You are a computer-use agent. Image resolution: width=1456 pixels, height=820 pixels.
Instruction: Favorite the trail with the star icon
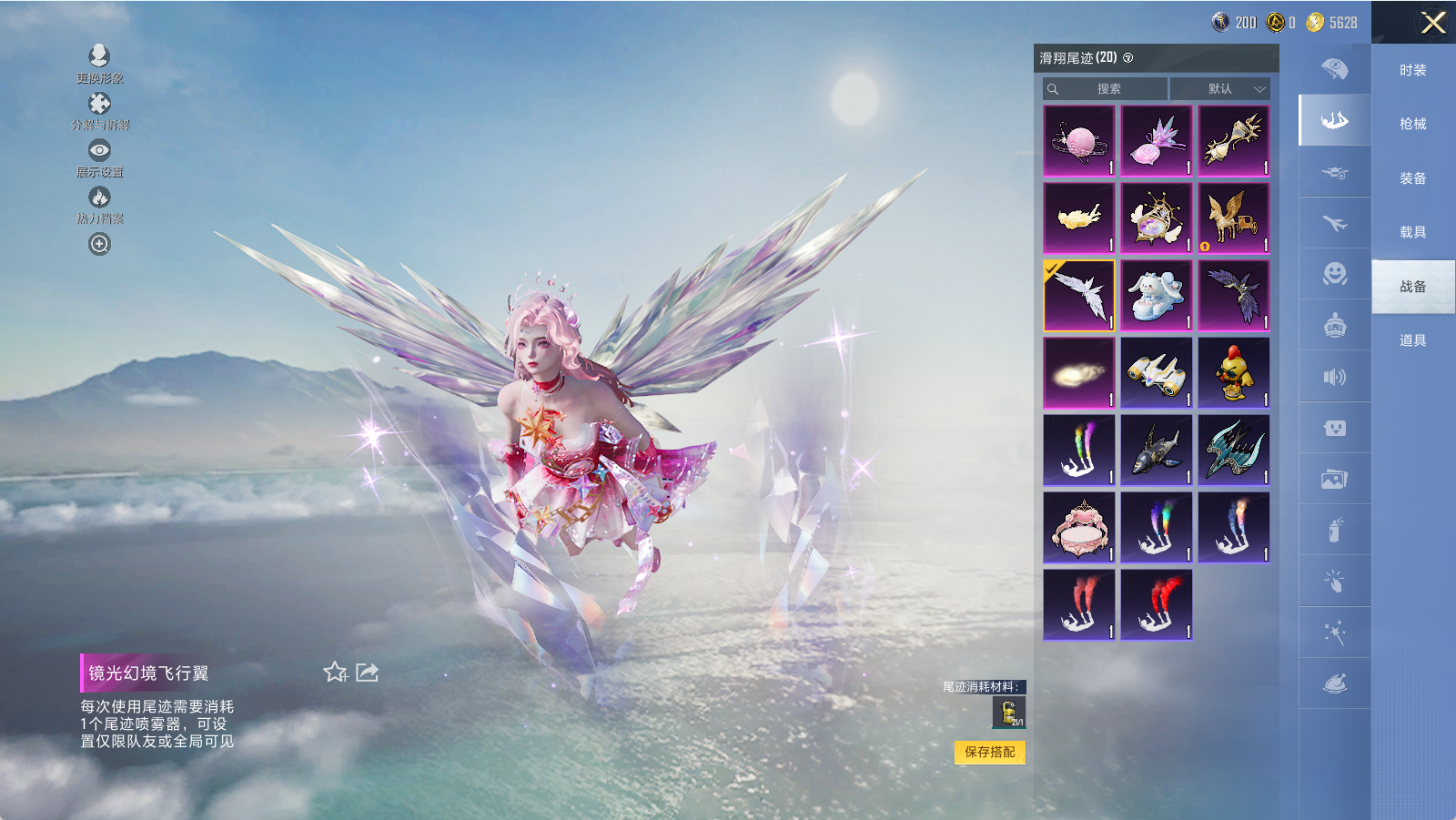[335, 673]
